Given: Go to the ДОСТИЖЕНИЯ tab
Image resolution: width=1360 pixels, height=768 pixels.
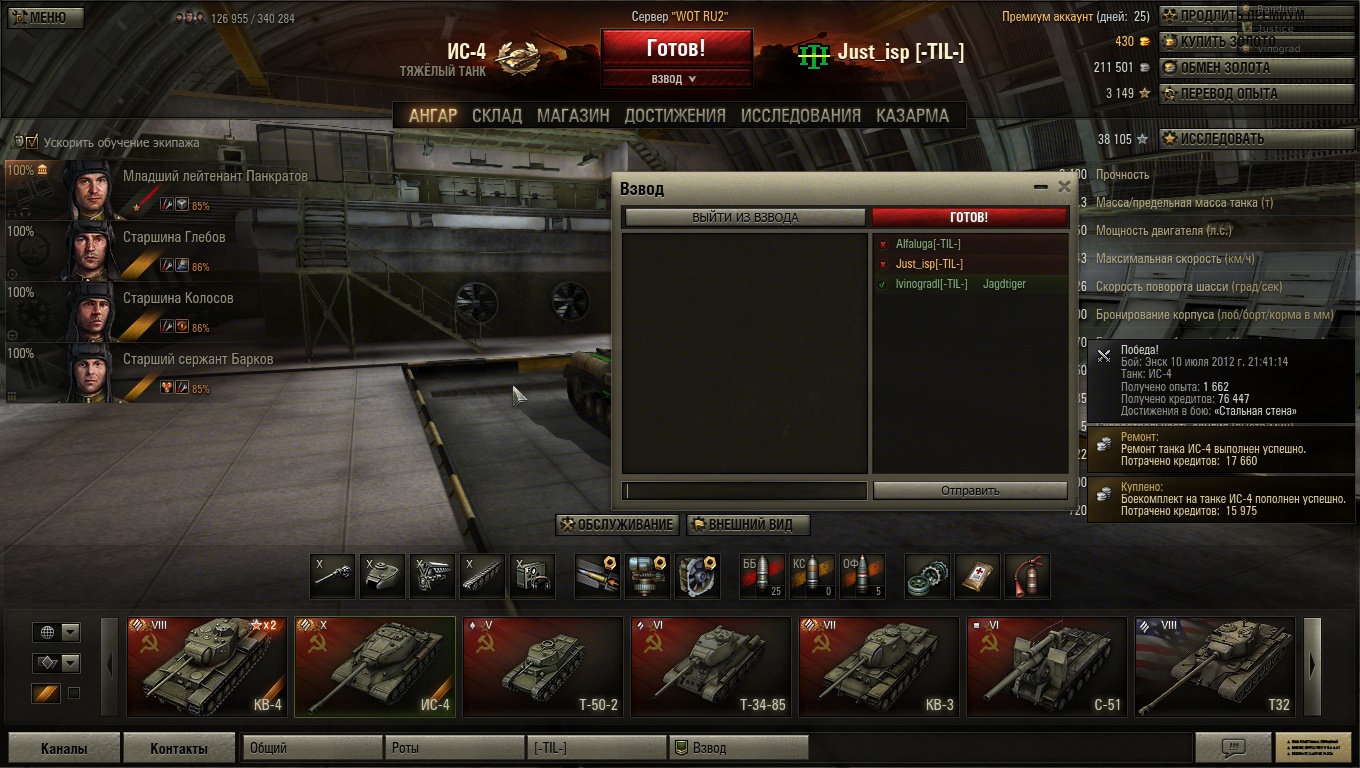Looking at the screenshot, I should 675,115.
